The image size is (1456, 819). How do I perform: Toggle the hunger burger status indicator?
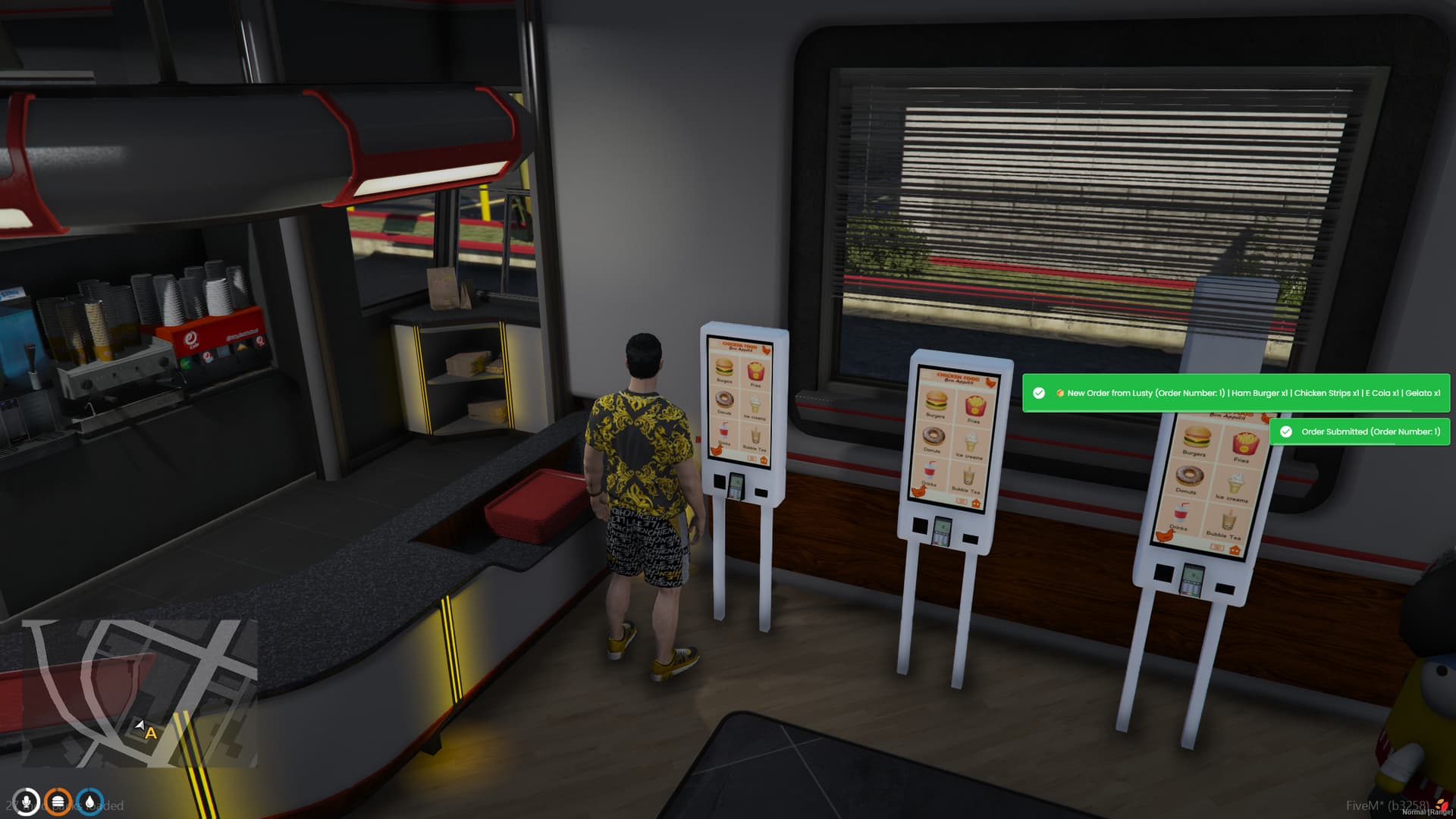58,802
